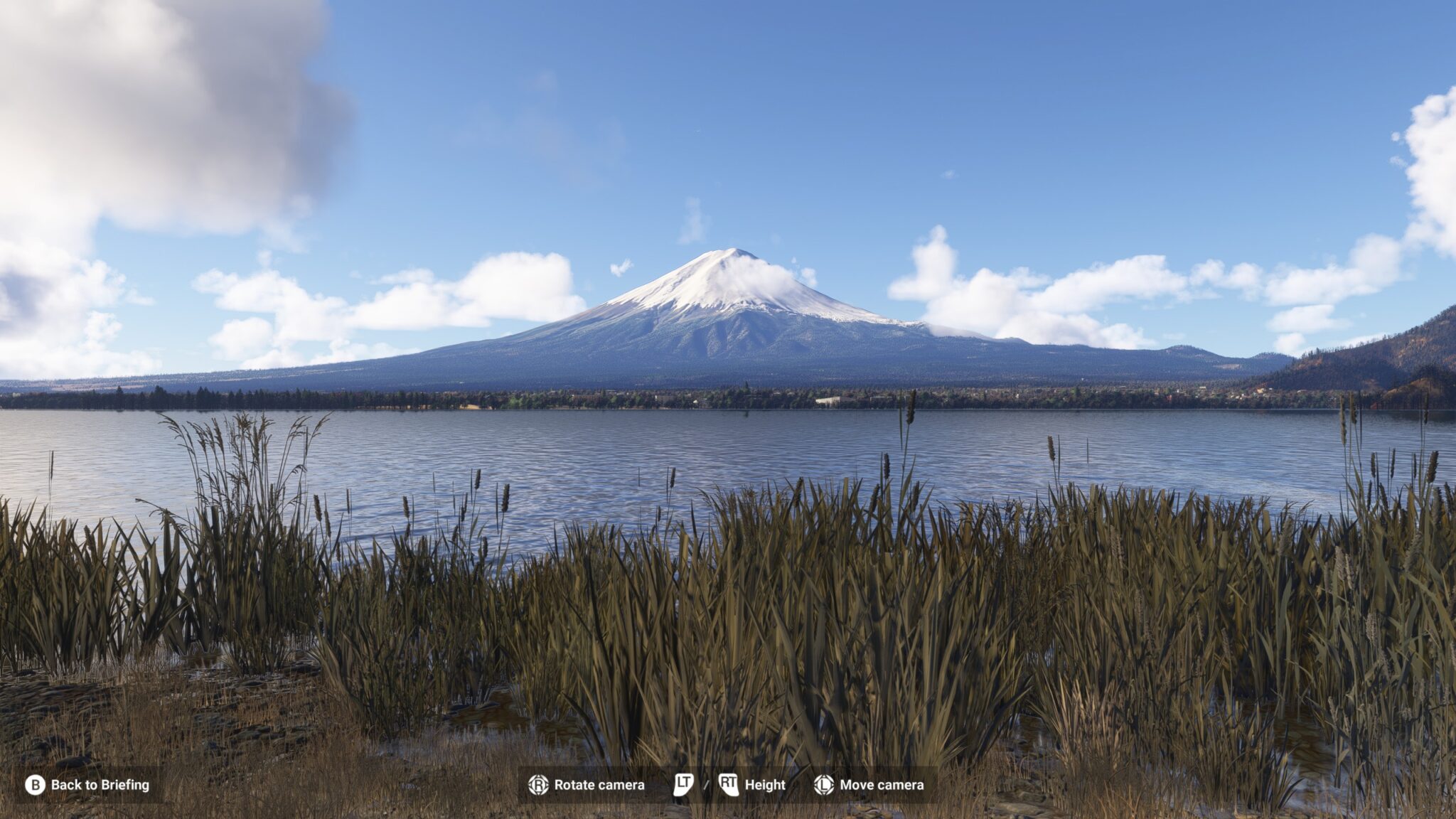1456x819 pixels.
Task: Click the RT trigger icon beside Height
Action: pos(727,786)
